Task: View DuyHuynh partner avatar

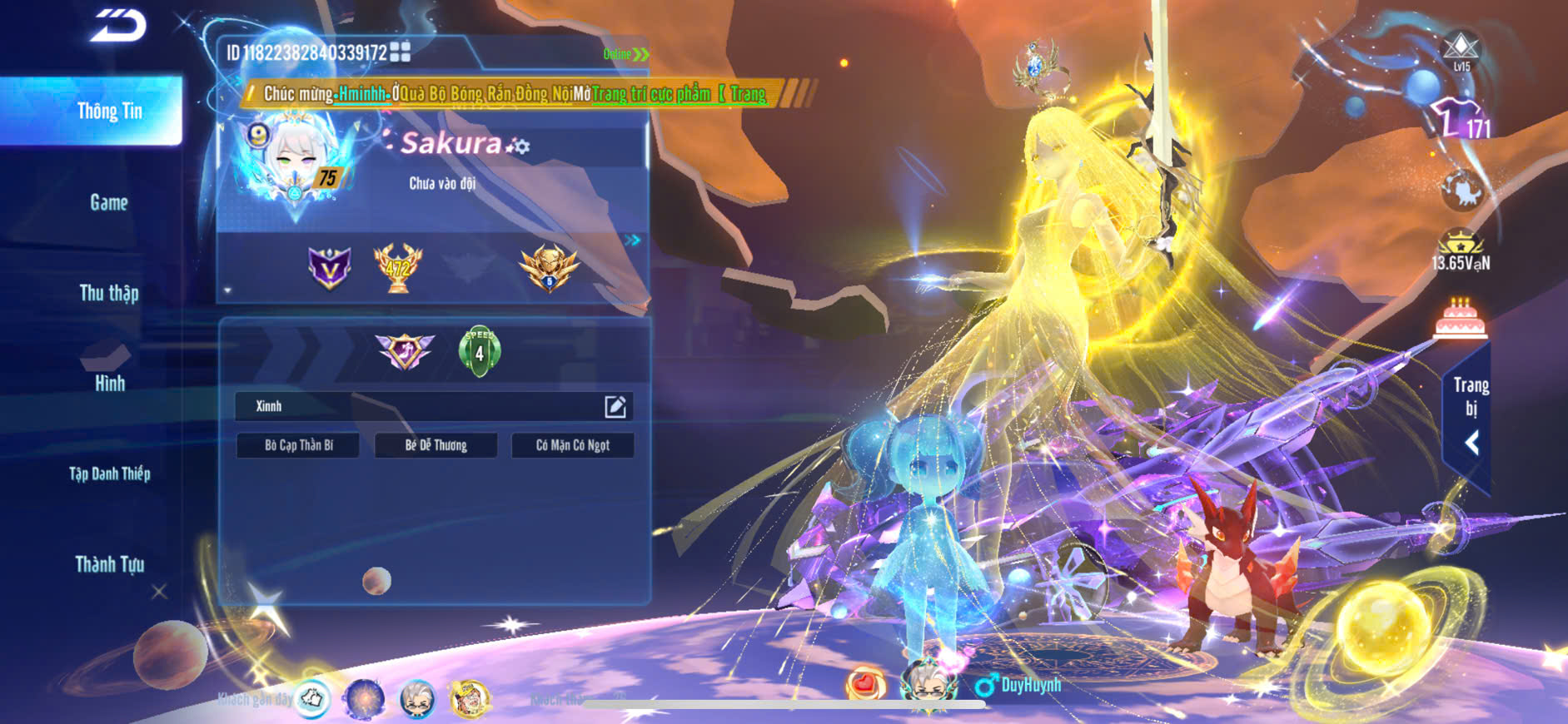Action: tap(927, 682)
